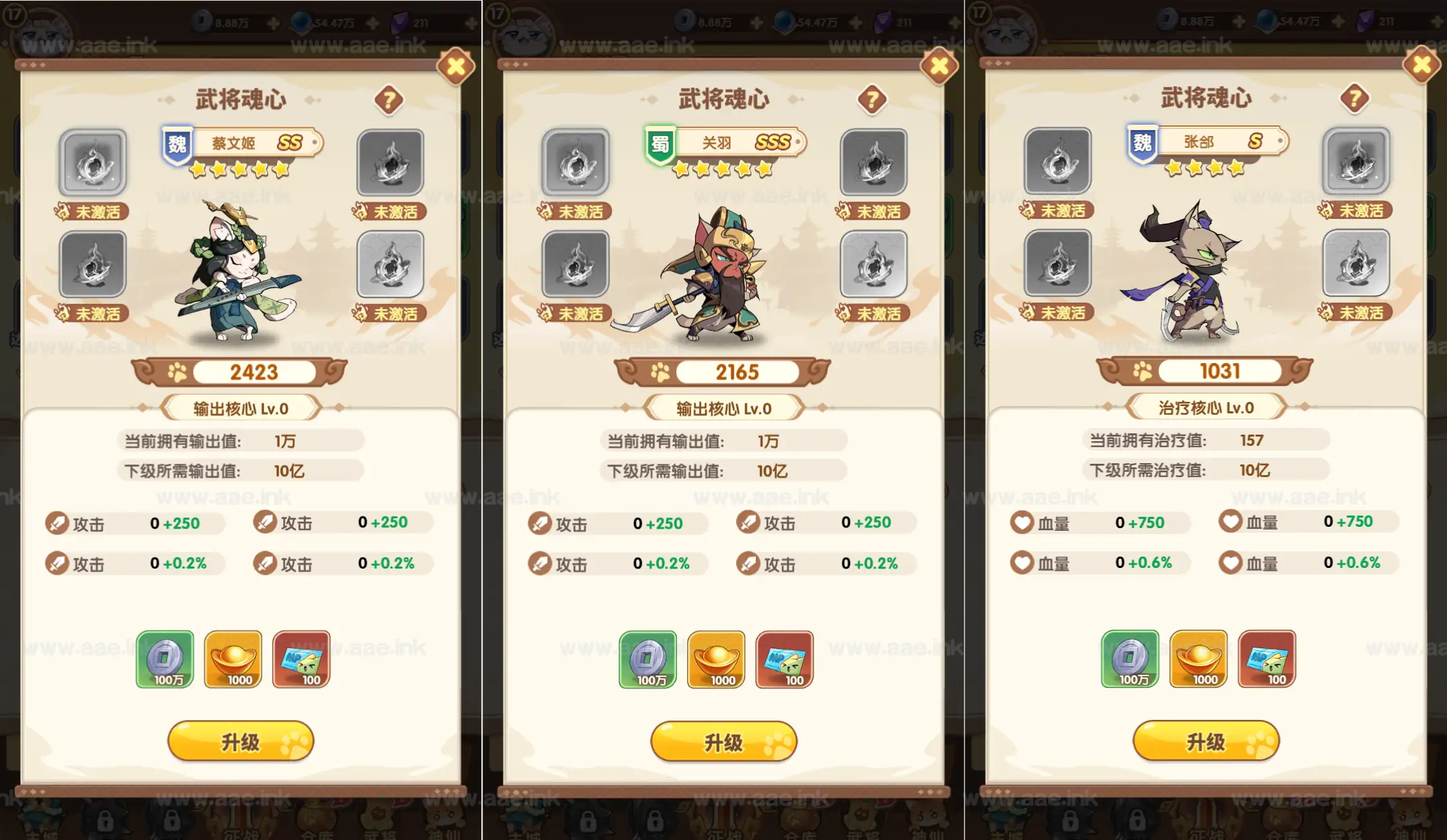Screen dimensions: 1447x840
Task: Open the help question mark on 蔡文姬's panel
Action: click(x=390, y=100)
